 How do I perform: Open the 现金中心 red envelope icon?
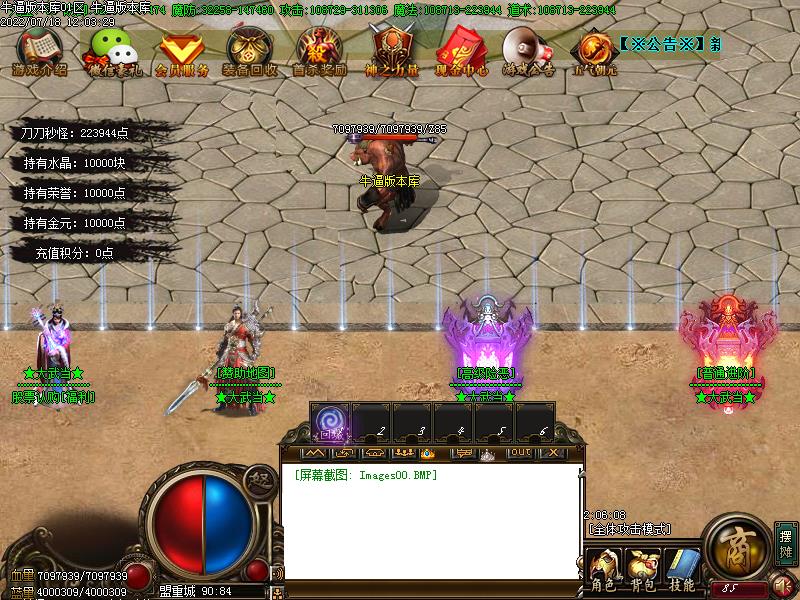point(460,50)
